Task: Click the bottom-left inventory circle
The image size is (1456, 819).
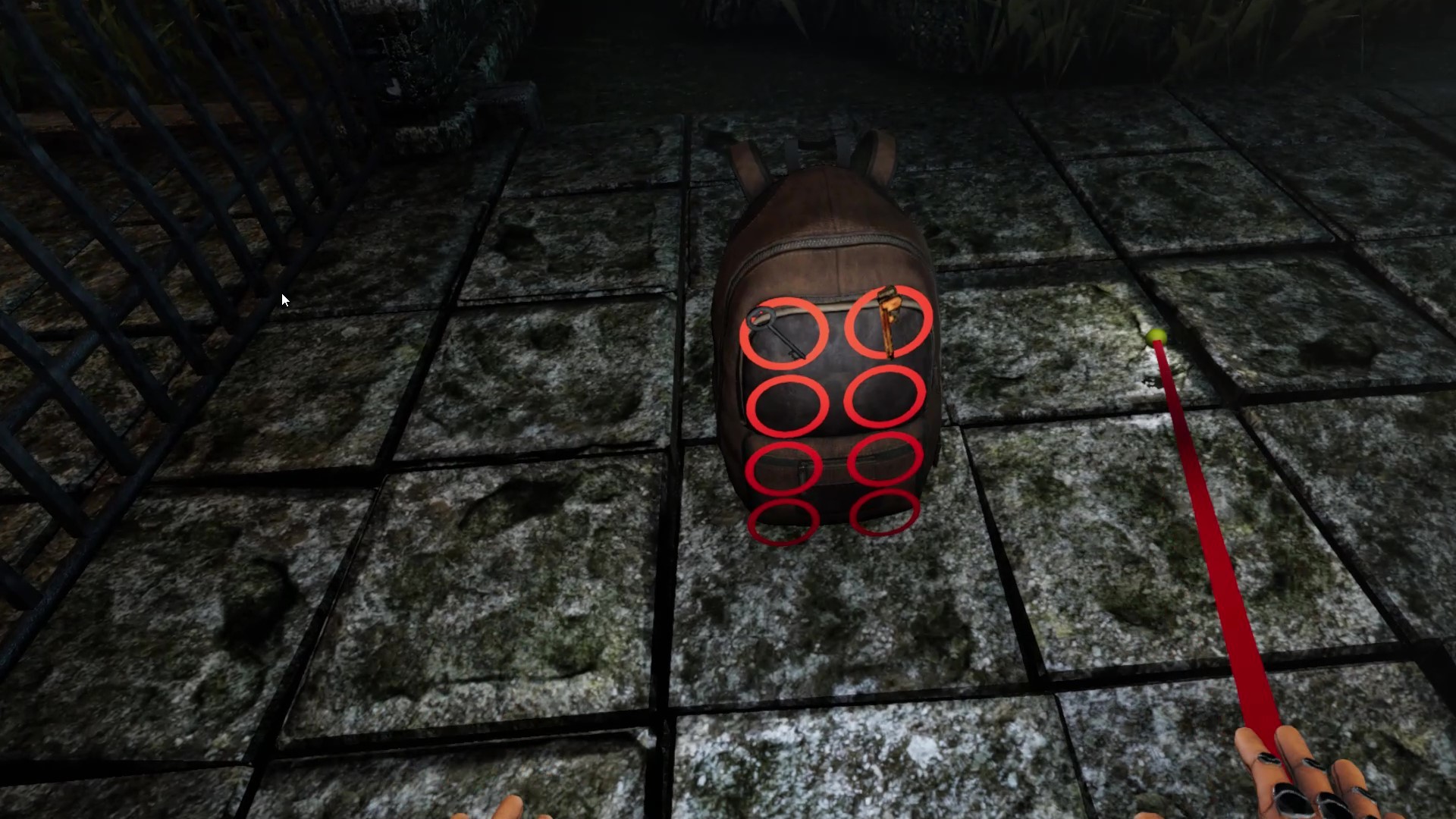Action: pos(783,519)
